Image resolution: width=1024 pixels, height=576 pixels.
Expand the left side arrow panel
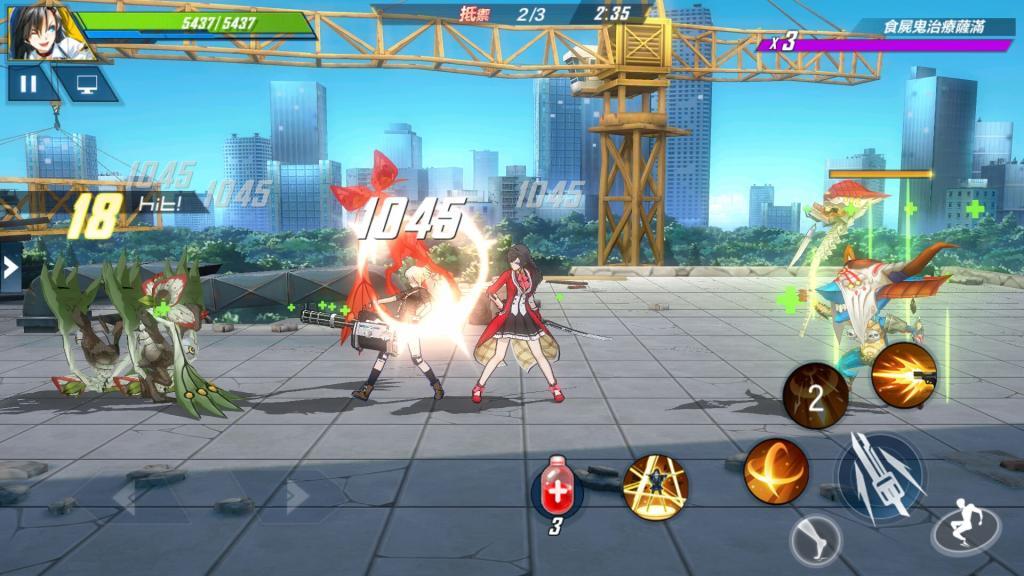coord(10,267)
